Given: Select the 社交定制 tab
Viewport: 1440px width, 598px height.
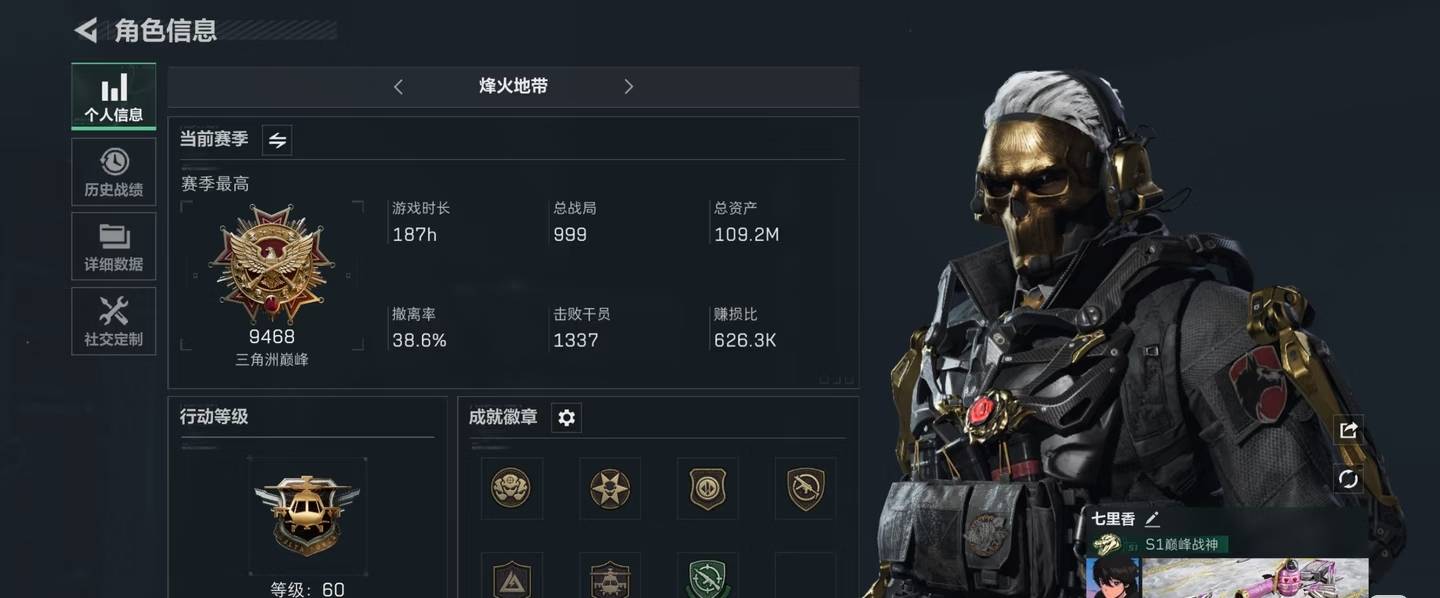Looking at the screenshot, I should coord(114,322).
